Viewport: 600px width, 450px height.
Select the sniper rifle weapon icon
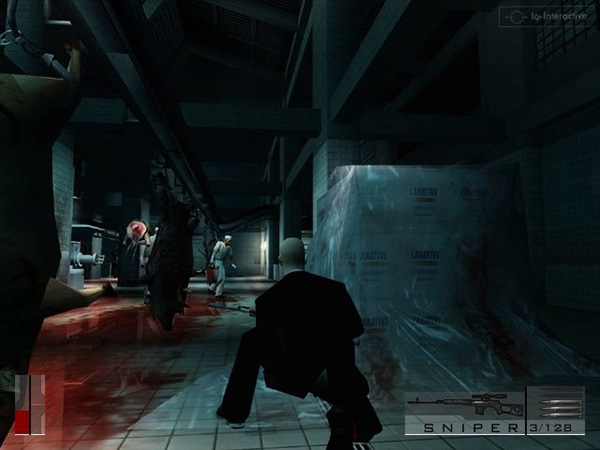tap(464, 404)
